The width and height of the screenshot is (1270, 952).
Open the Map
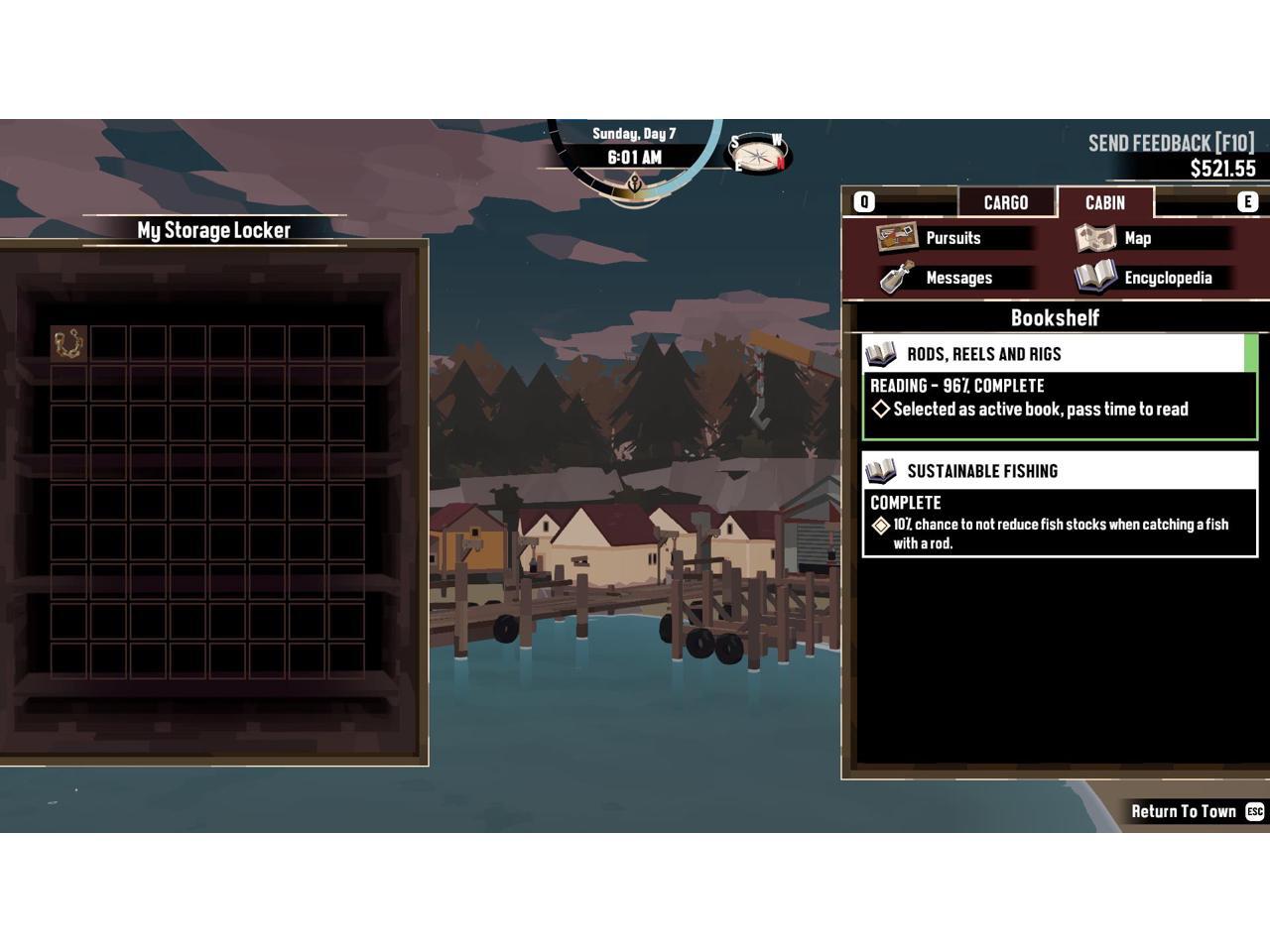point(1136,238)
